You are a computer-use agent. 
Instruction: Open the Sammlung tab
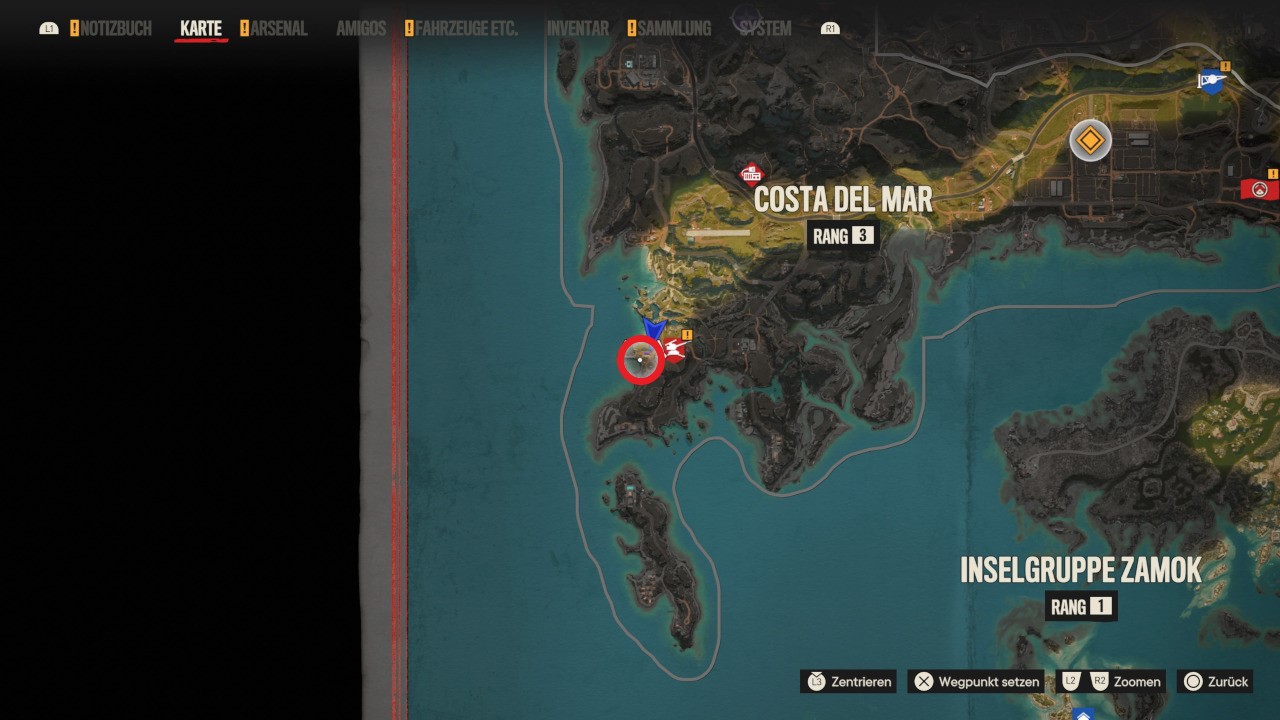[674, 29]
